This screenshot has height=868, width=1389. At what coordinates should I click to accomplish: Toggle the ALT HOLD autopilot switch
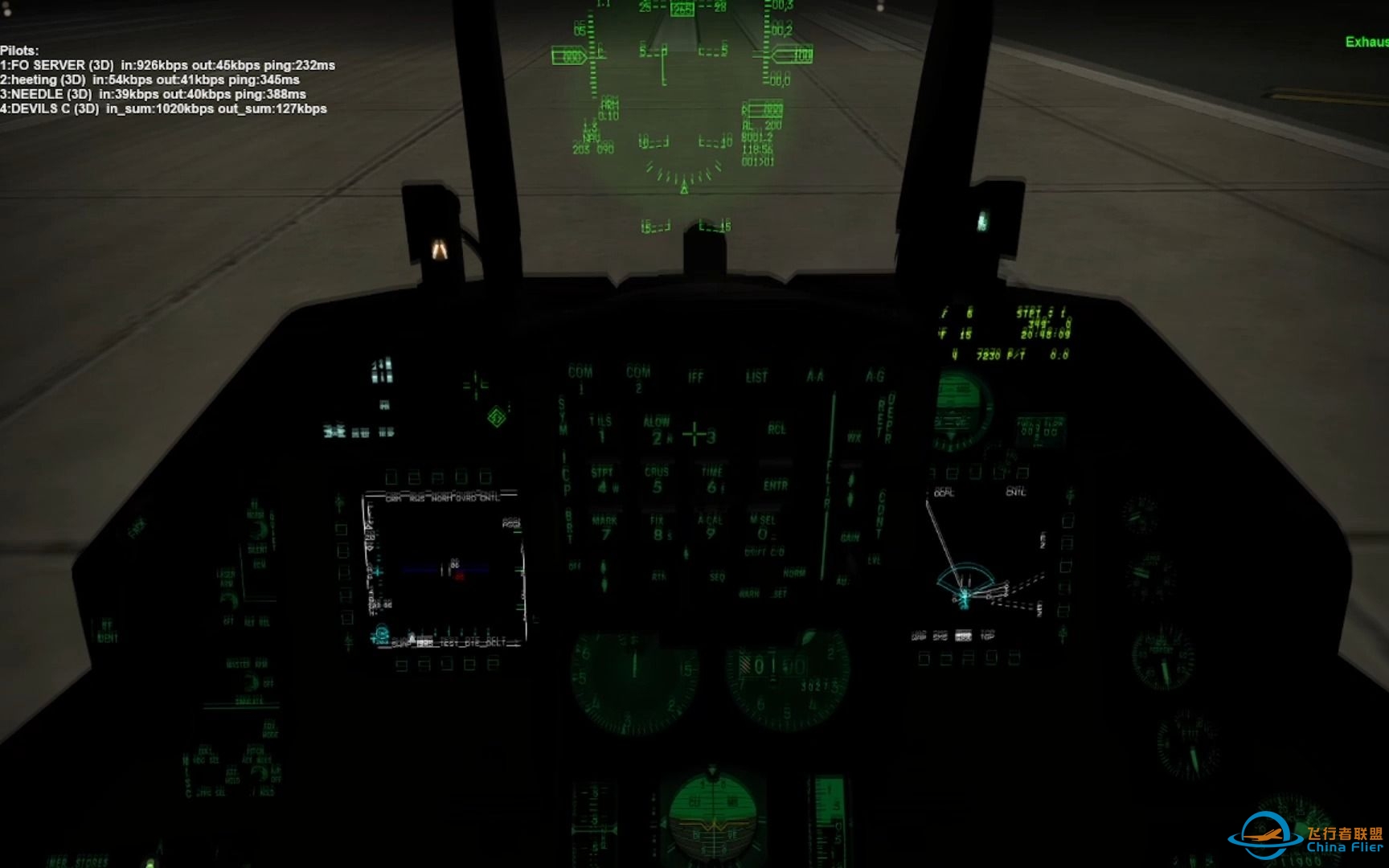click(260, 773)
